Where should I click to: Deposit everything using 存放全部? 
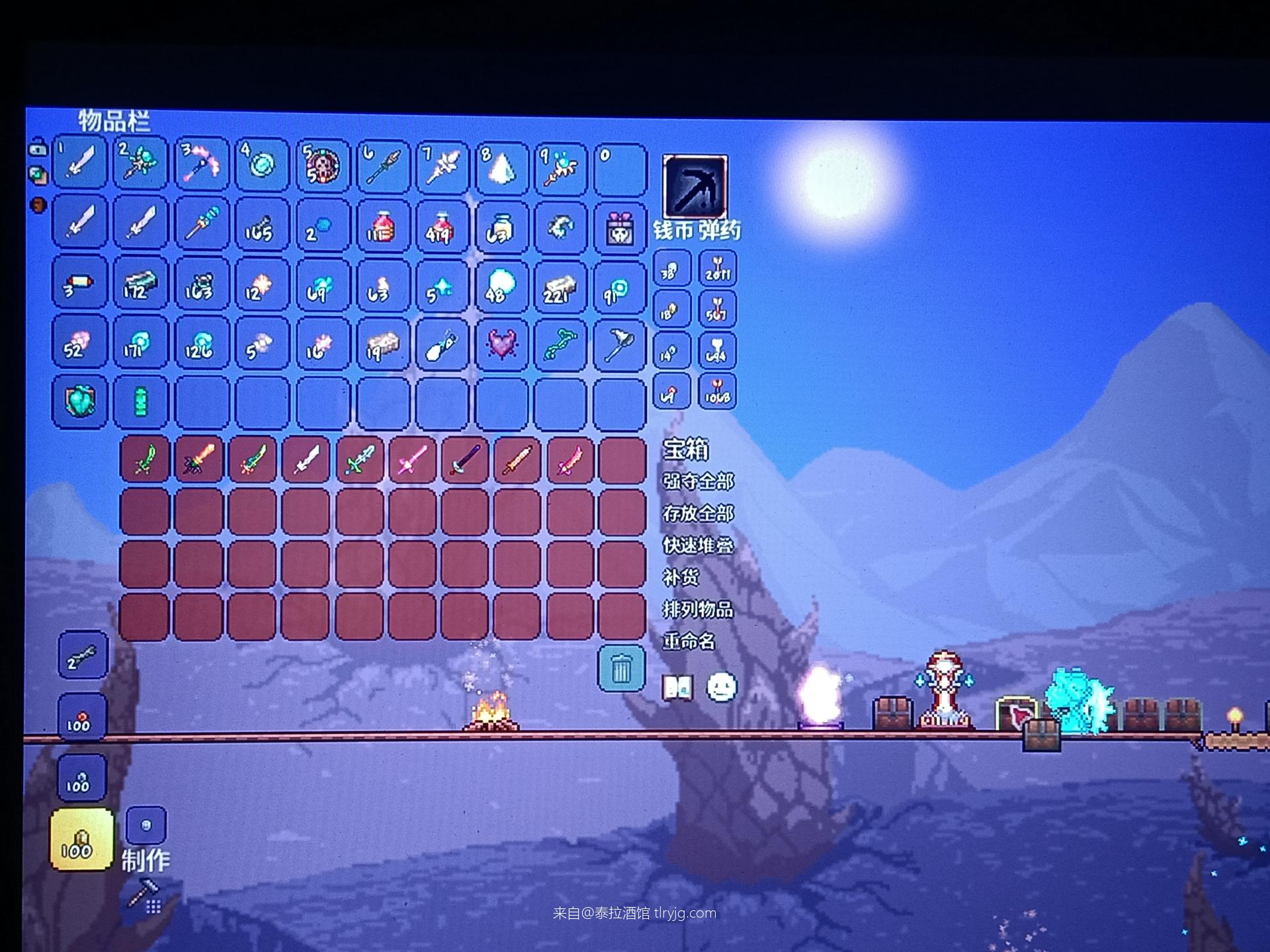point(698,514)
